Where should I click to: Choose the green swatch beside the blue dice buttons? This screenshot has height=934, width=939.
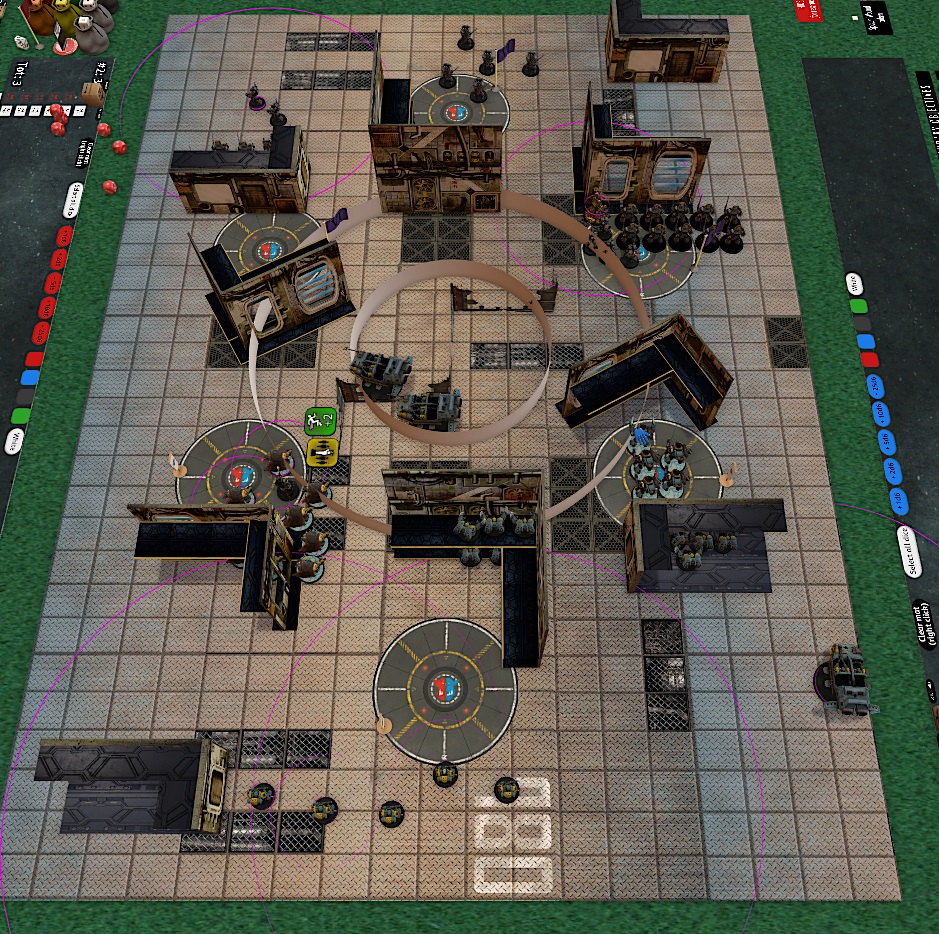tap(858, 306)
